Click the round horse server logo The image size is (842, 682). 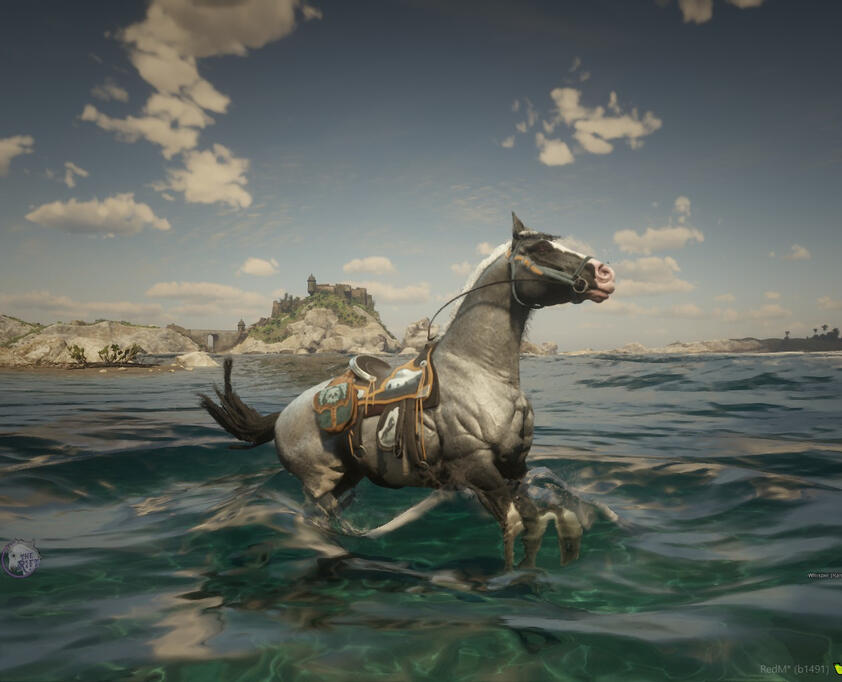click(19, 558)
